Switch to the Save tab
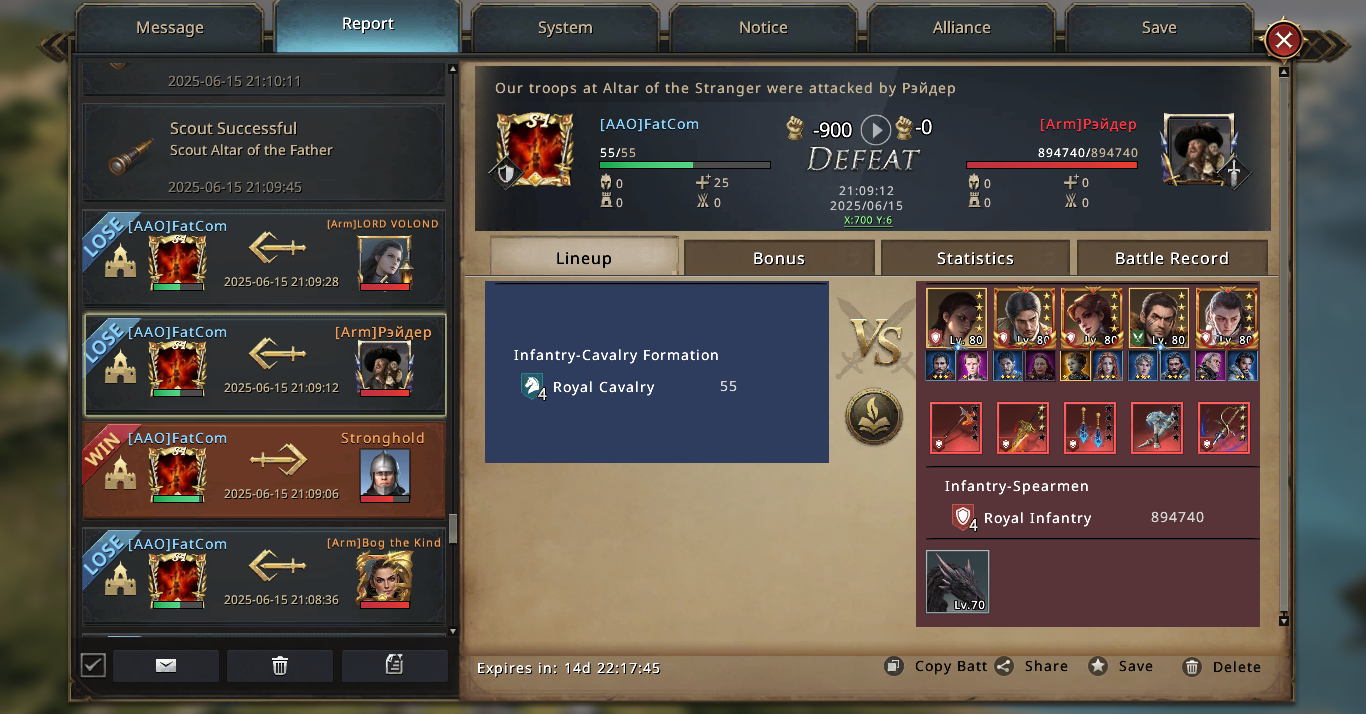1366x714 pixels. click(x=1159, y=28)
